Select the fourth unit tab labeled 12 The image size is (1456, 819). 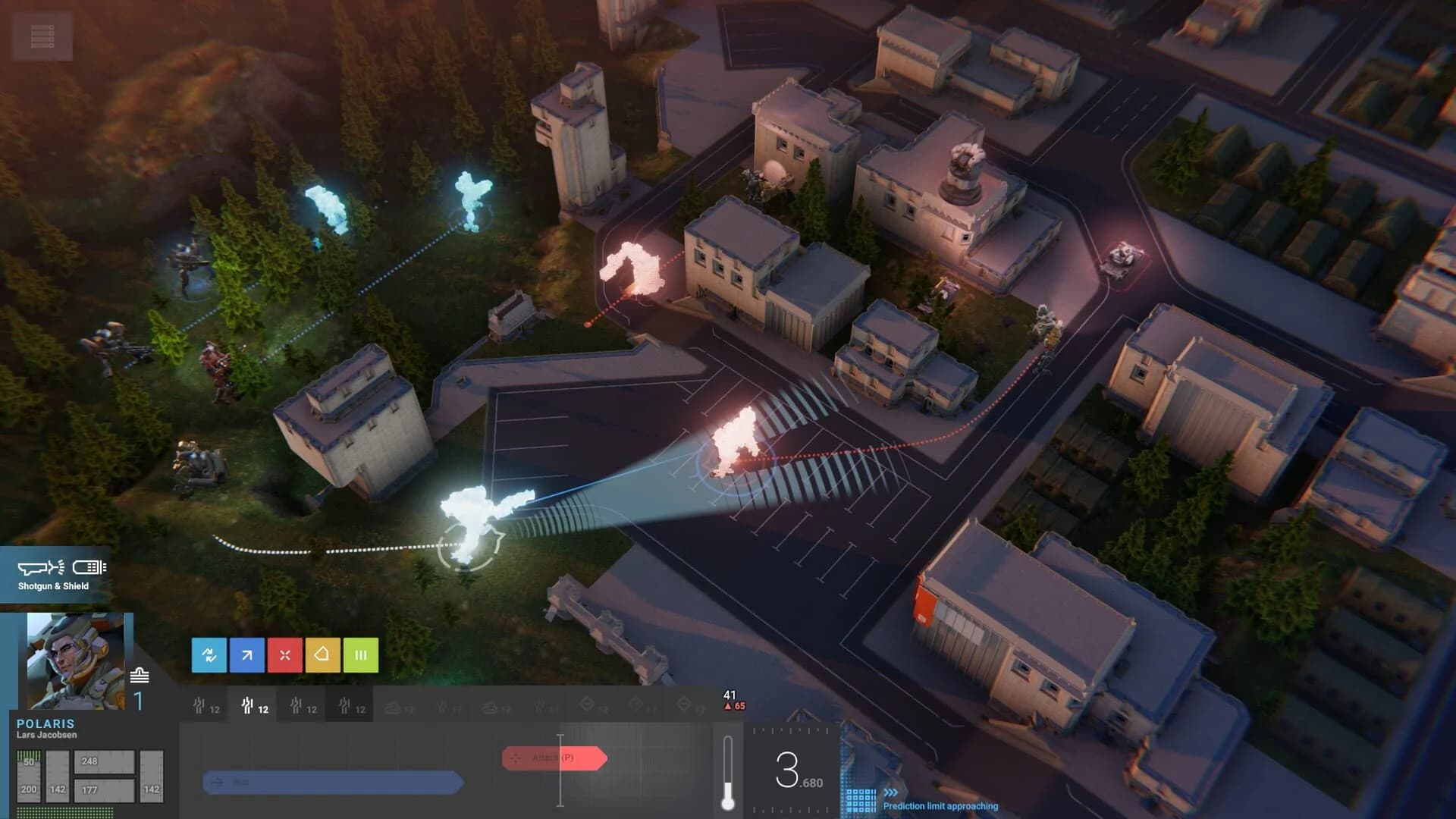click(x=351, y=705)
